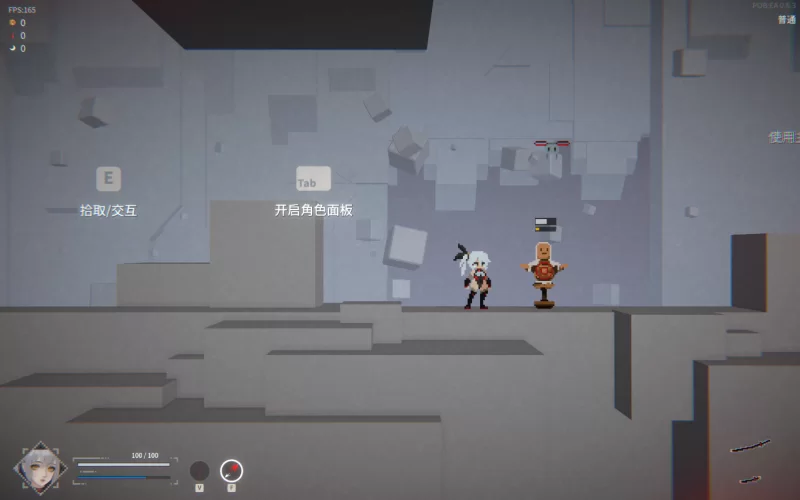Select the short blade weapon icon
This screenshot has width=800, height=500.
[750, 479]
